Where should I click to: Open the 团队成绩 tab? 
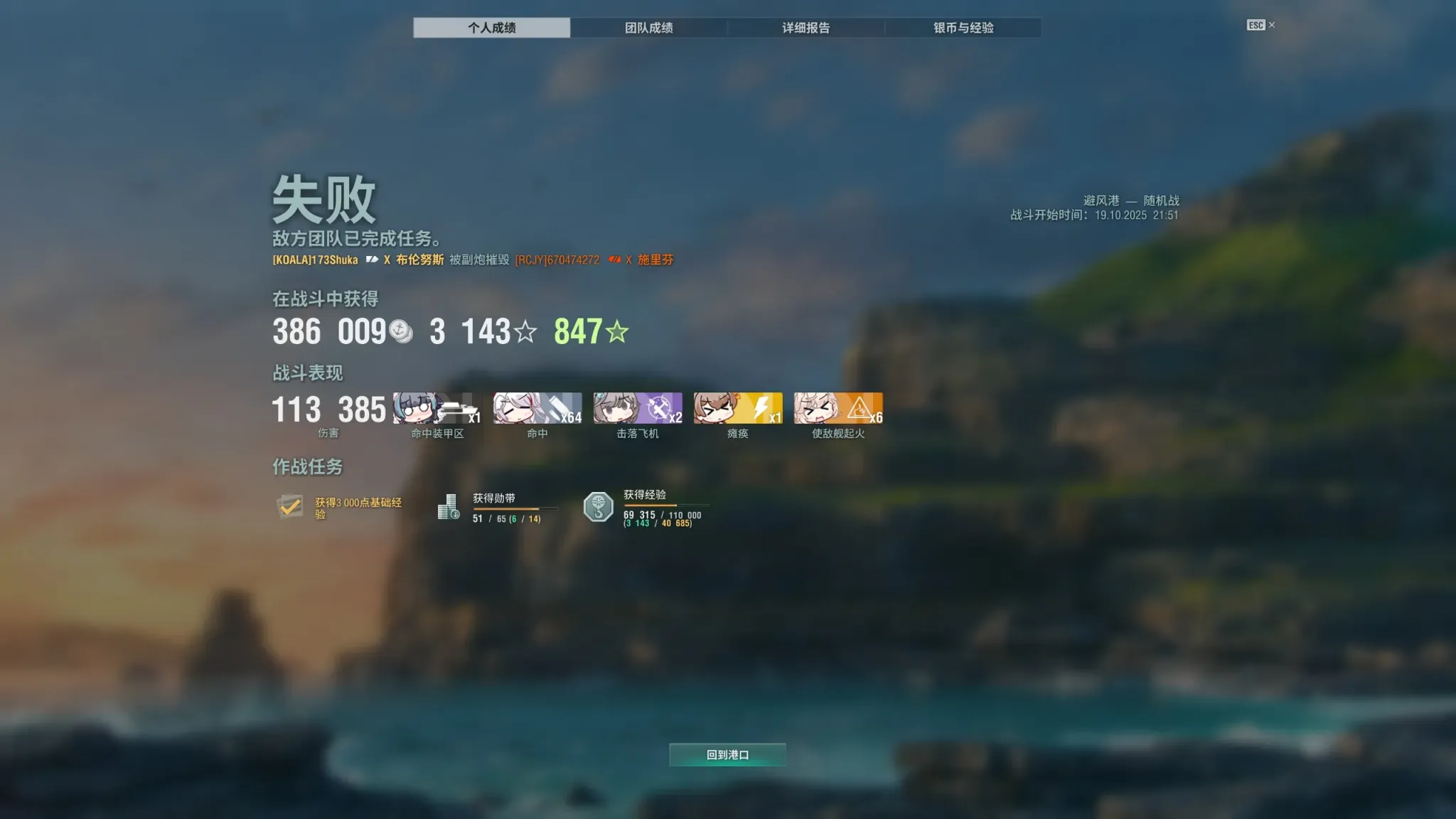pos(648,28)
